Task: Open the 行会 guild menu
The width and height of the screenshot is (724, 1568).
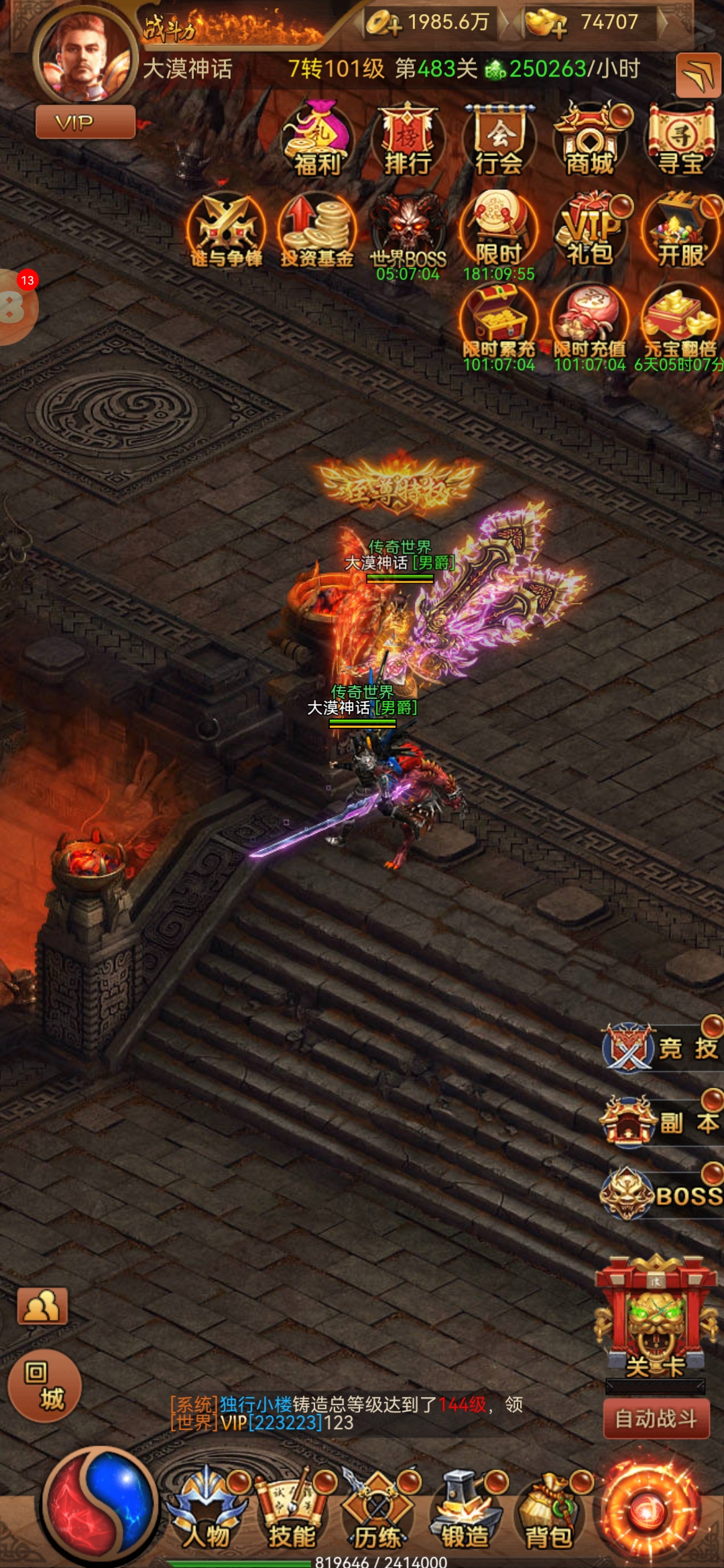Action: tap(499, 139)
